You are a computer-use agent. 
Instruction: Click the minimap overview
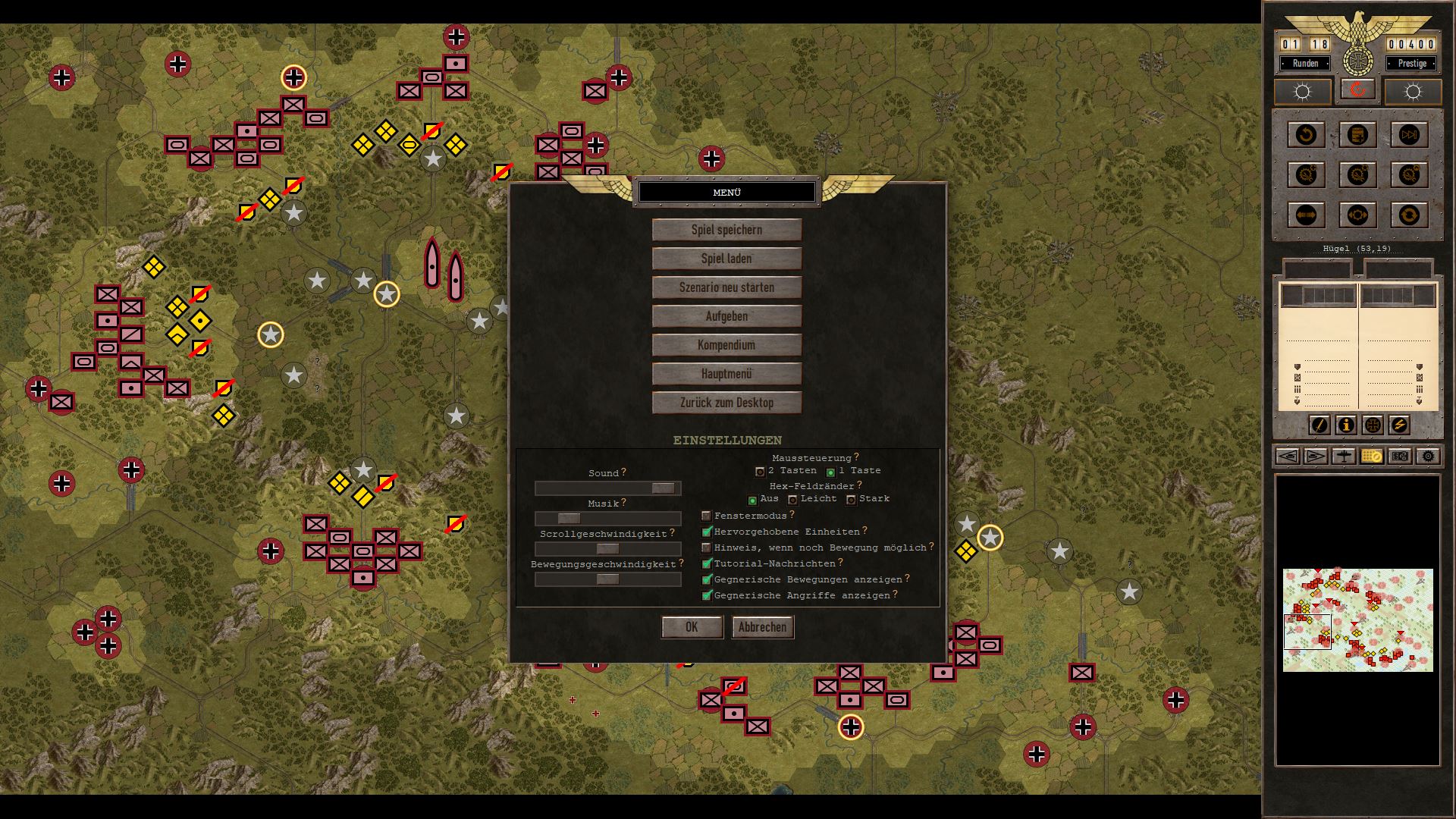click(x=1357, y=620)
